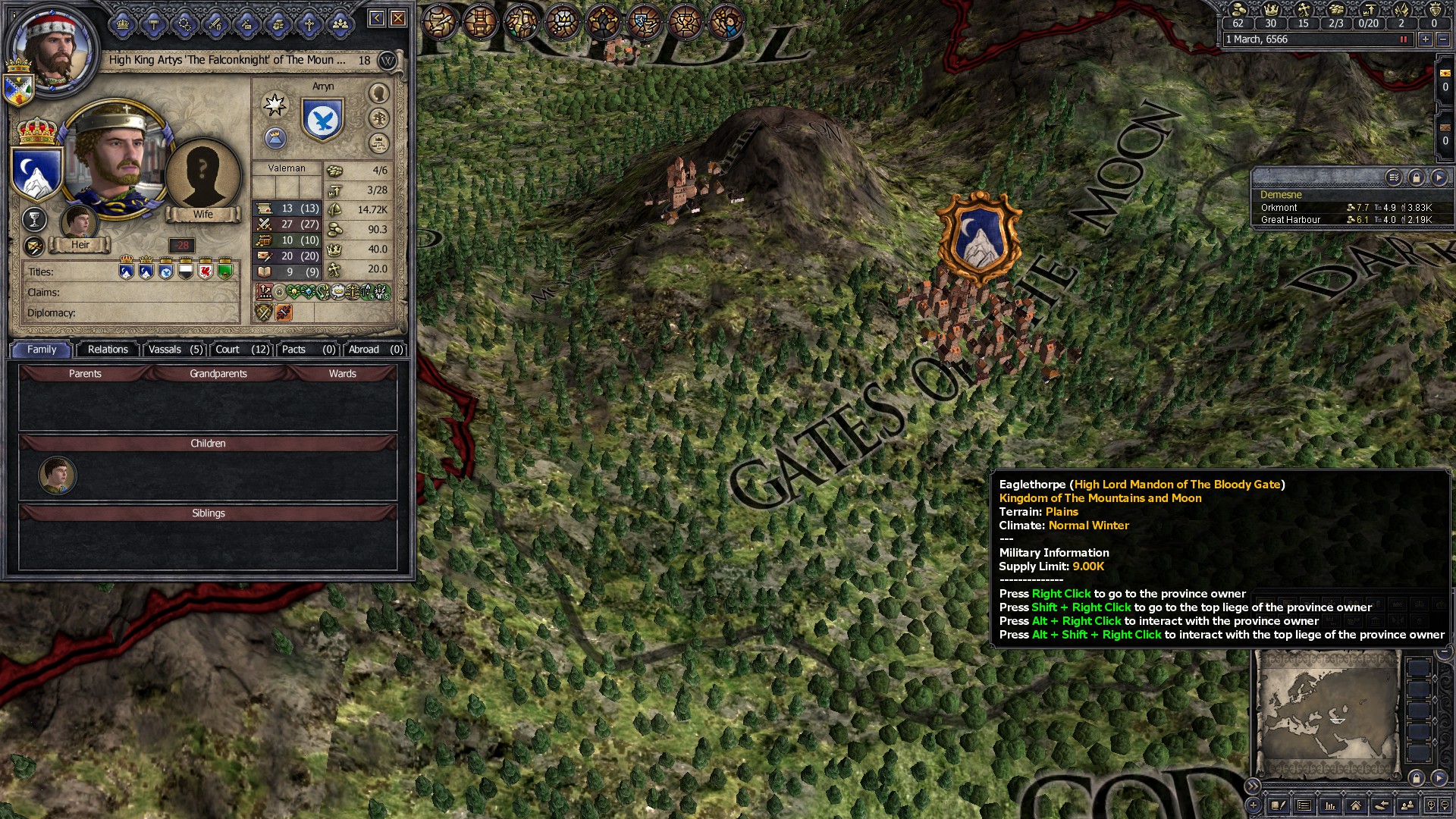Viewport: 1456px width, 819px height.
Task: Close the character sheet panel
Action: 398,18
